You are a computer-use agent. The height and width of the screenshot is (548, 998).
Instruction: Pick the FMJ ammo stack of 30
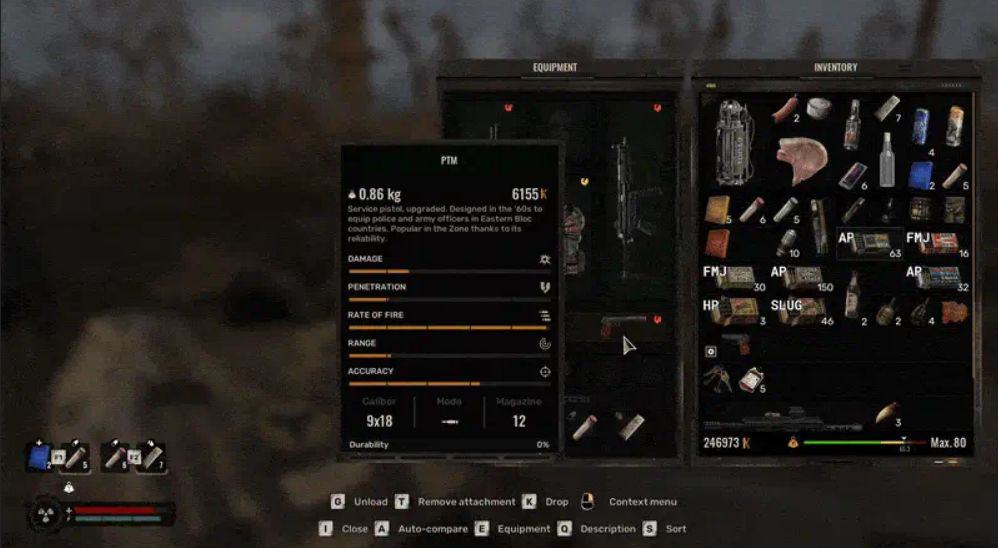tap(733, 277)
